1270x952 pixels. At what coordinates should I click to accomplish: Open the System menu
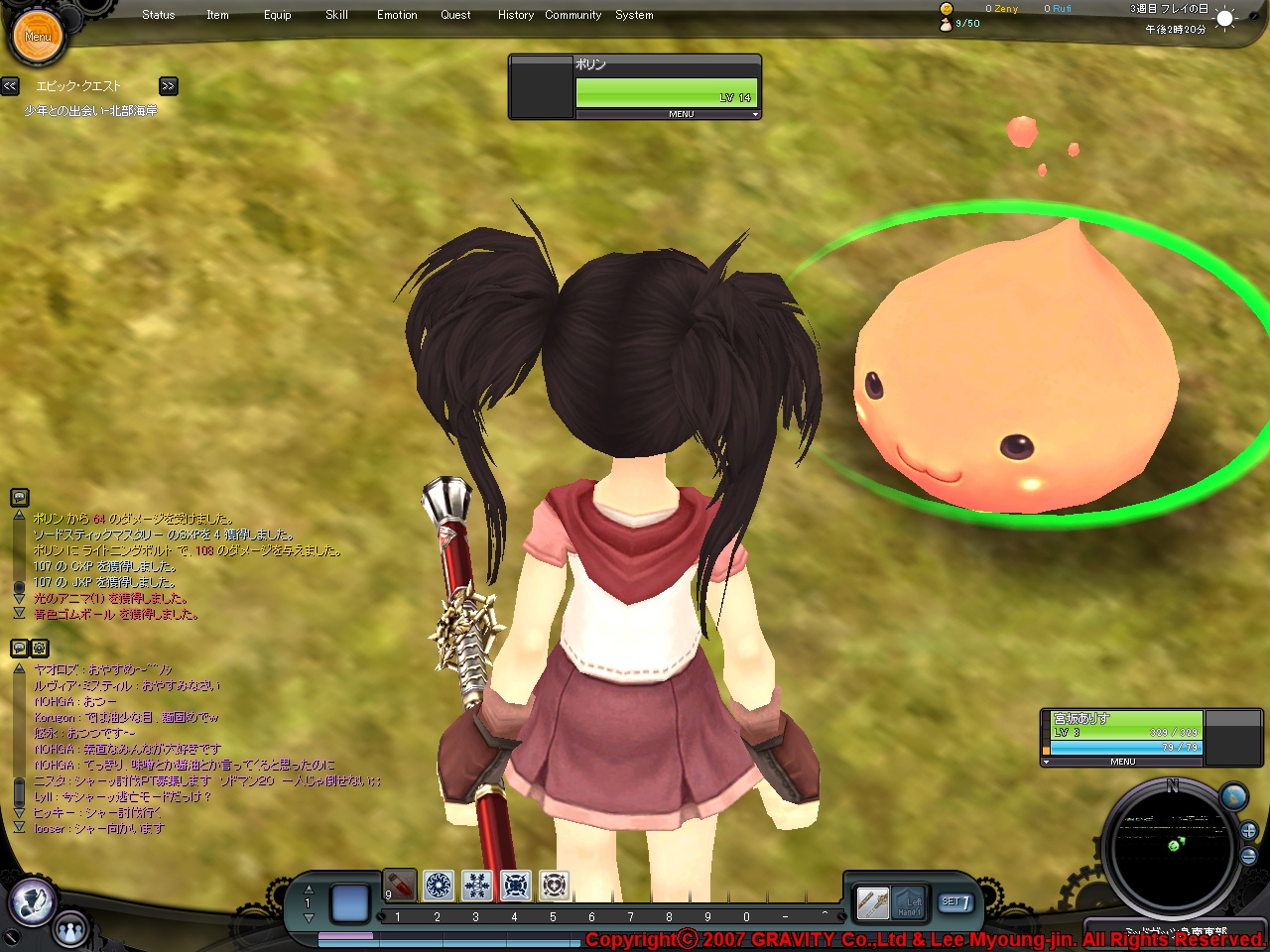[x=634, y=15]
